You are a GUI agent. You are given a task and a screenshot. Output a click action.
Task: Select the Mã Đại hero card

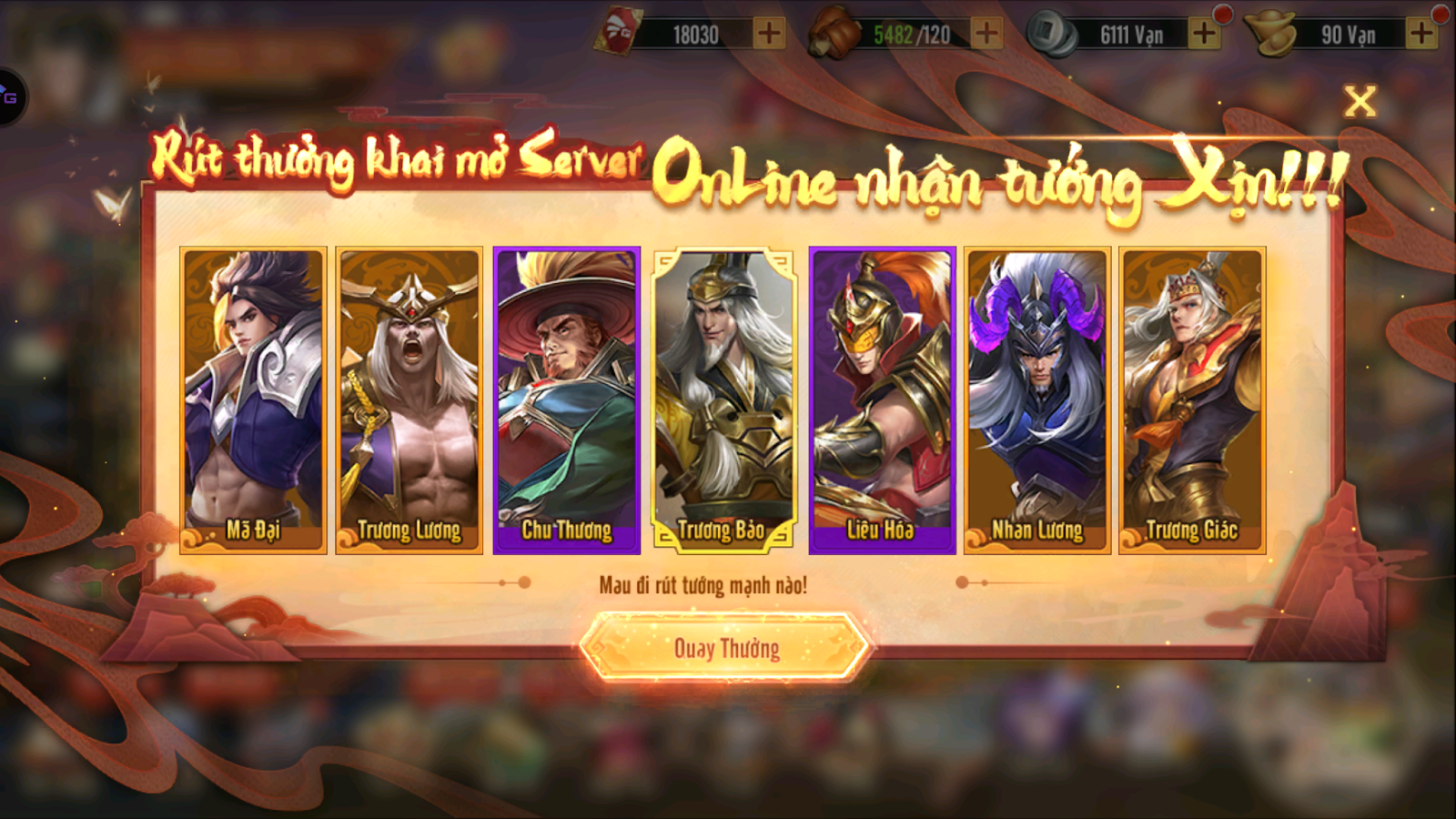pyautogui.click(x=251, y=396)
